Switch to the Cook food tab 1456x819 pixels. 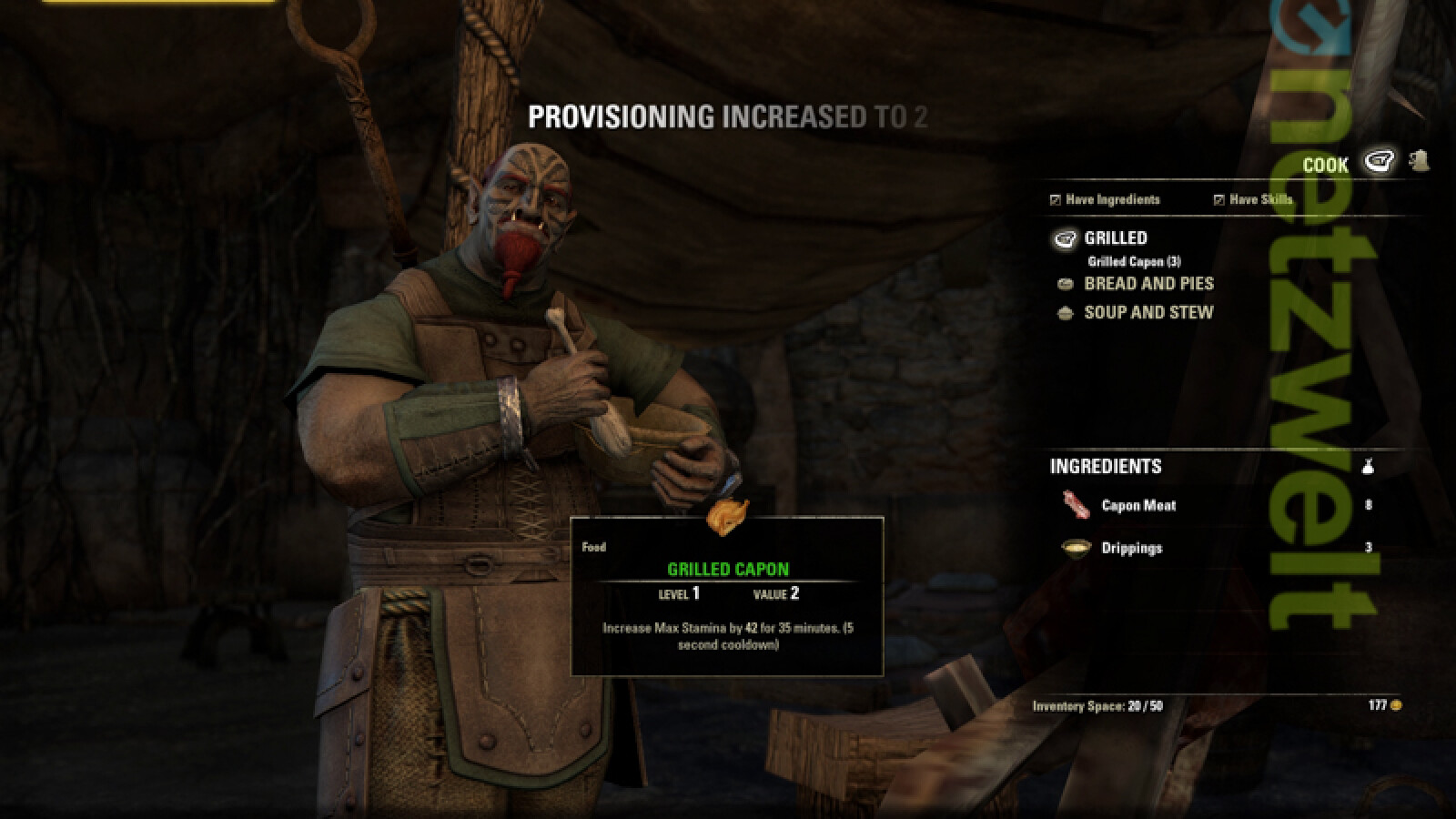click(x=1380, y=162)
